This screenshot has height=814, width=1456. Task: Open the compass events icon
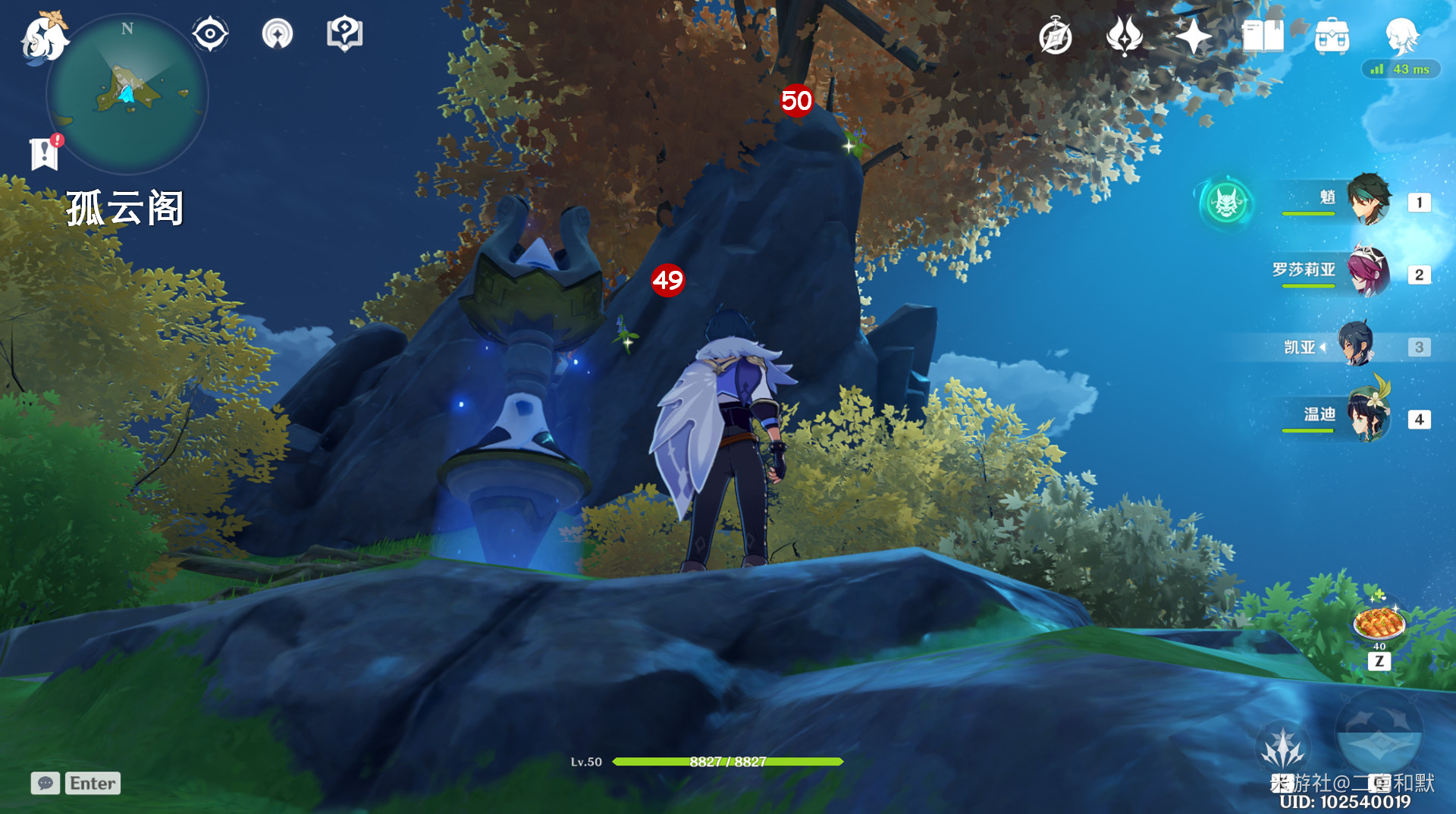(1055, 36)
